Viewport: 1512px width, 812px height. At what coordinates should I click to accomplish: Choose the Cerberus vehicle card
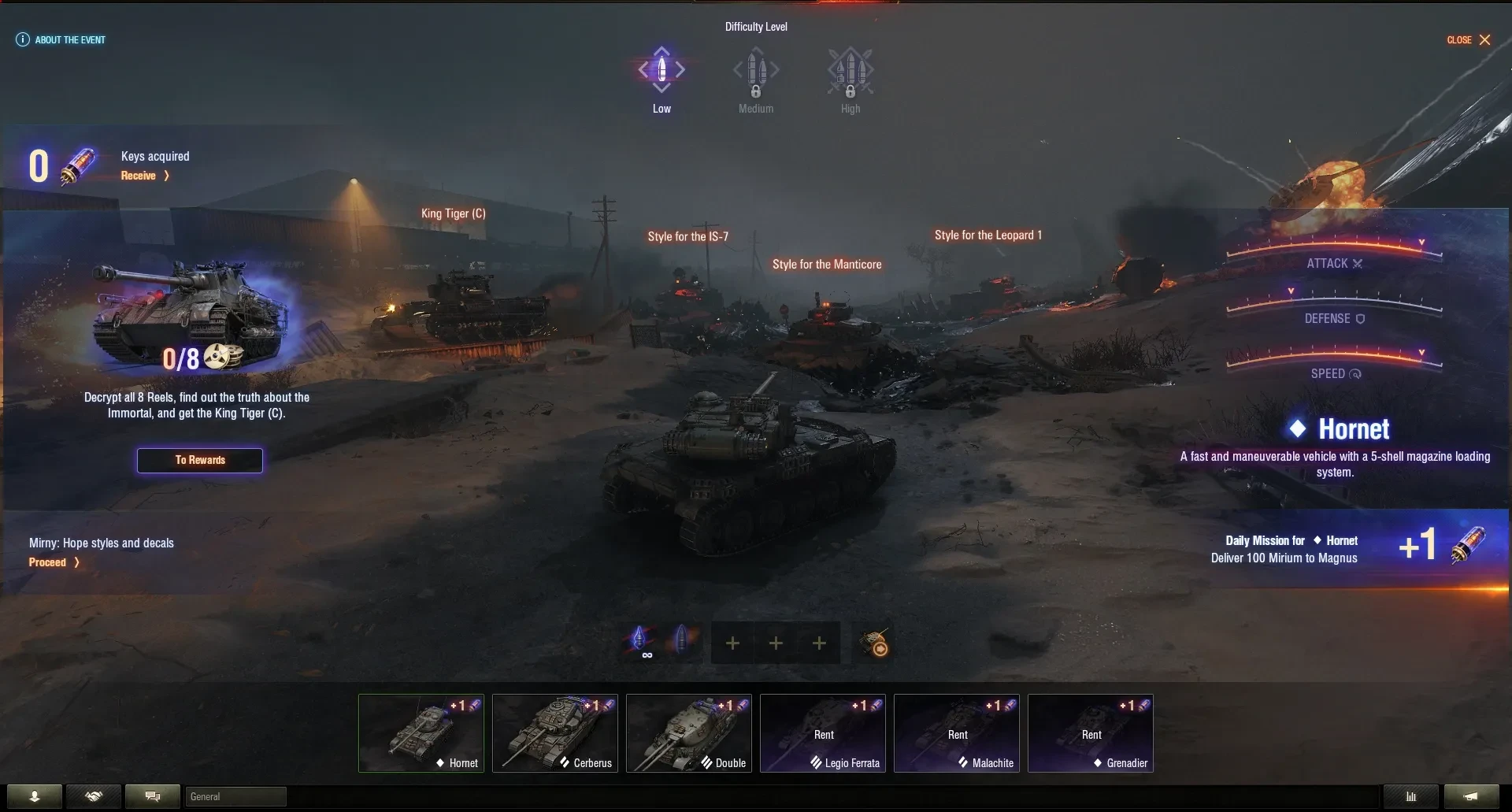[x=555, y=733]
